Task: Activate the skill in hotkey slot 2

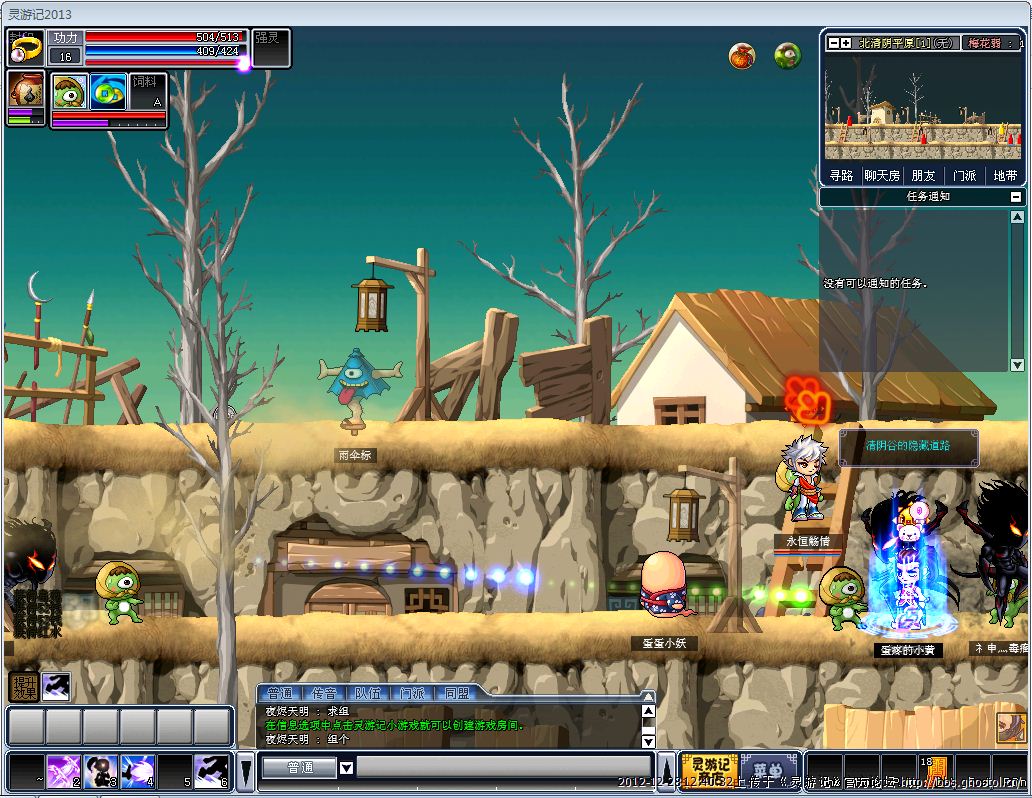Action: click(x=64, y=770)
